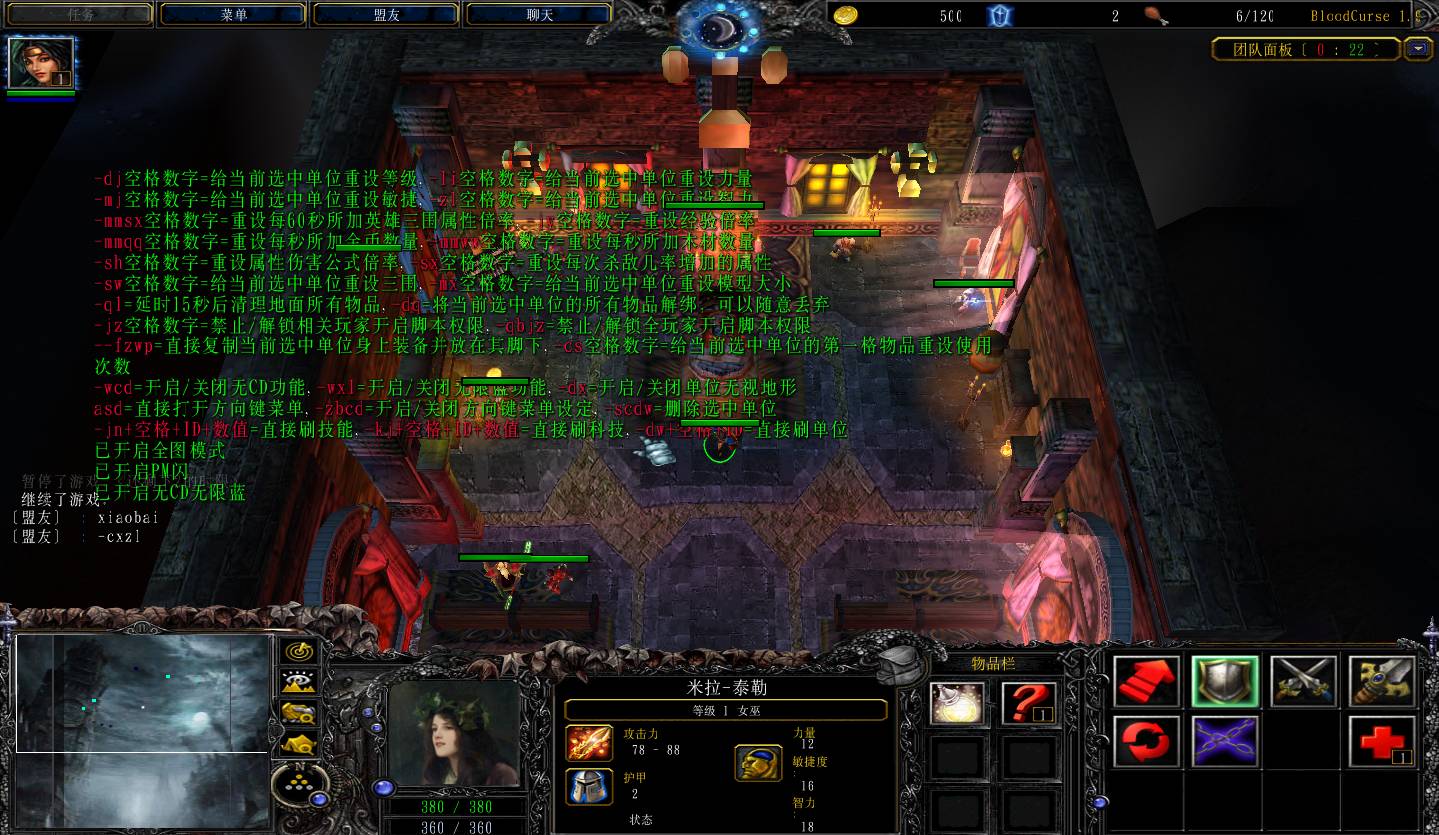Open the 聊天 chat log
The image size is (1439, 835).
pyautogui.click(x=539, y=15)
